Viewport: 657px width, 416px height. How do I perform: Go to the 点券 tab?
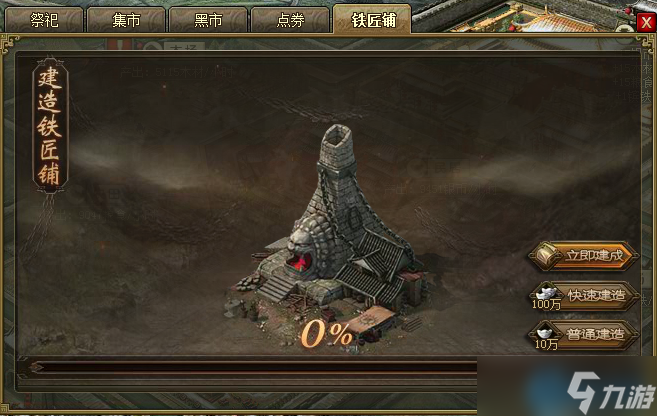pos(289,19)
